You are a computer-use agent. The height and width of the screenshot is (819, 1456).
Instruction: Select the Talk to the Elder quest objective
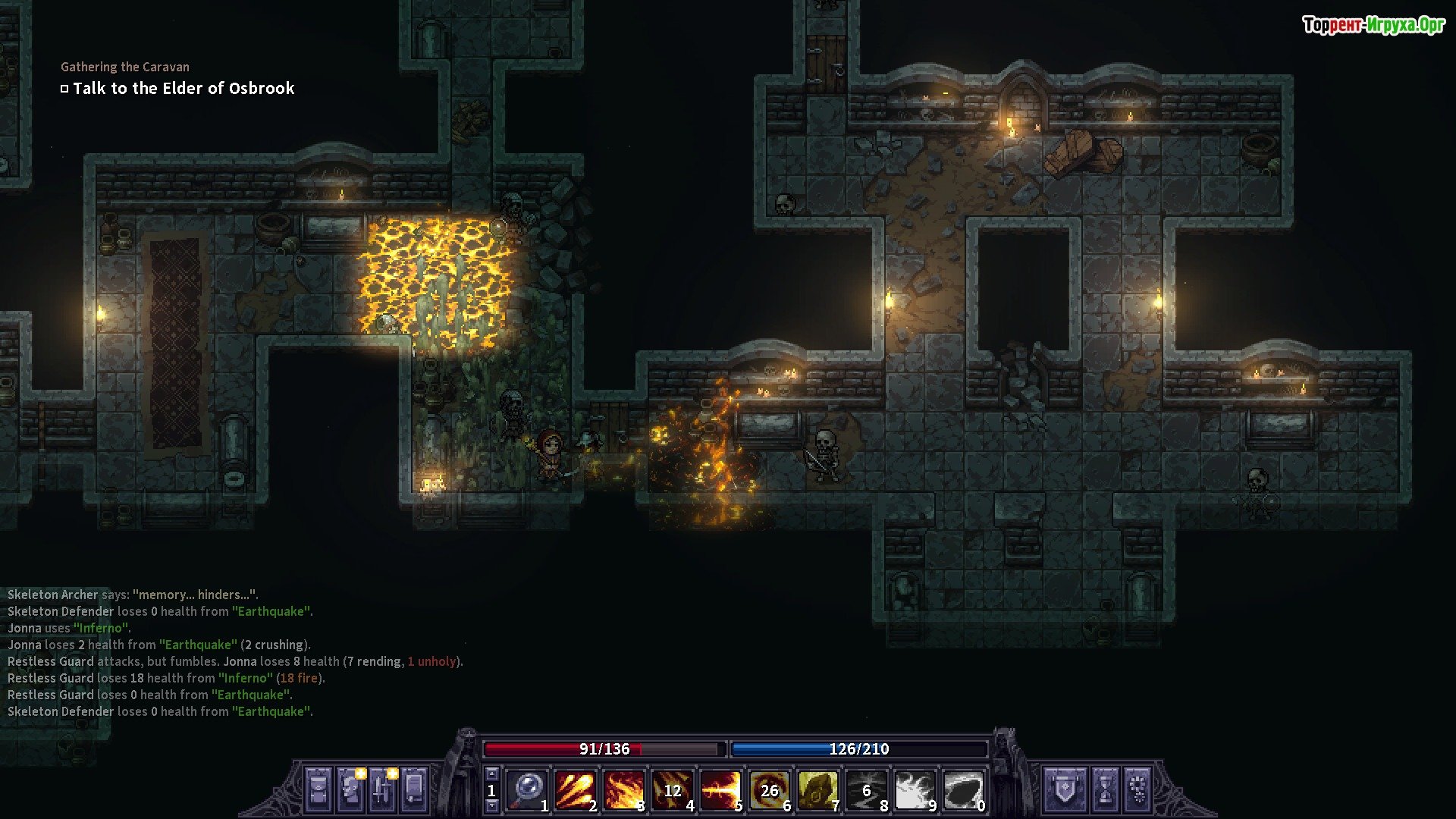183,89
